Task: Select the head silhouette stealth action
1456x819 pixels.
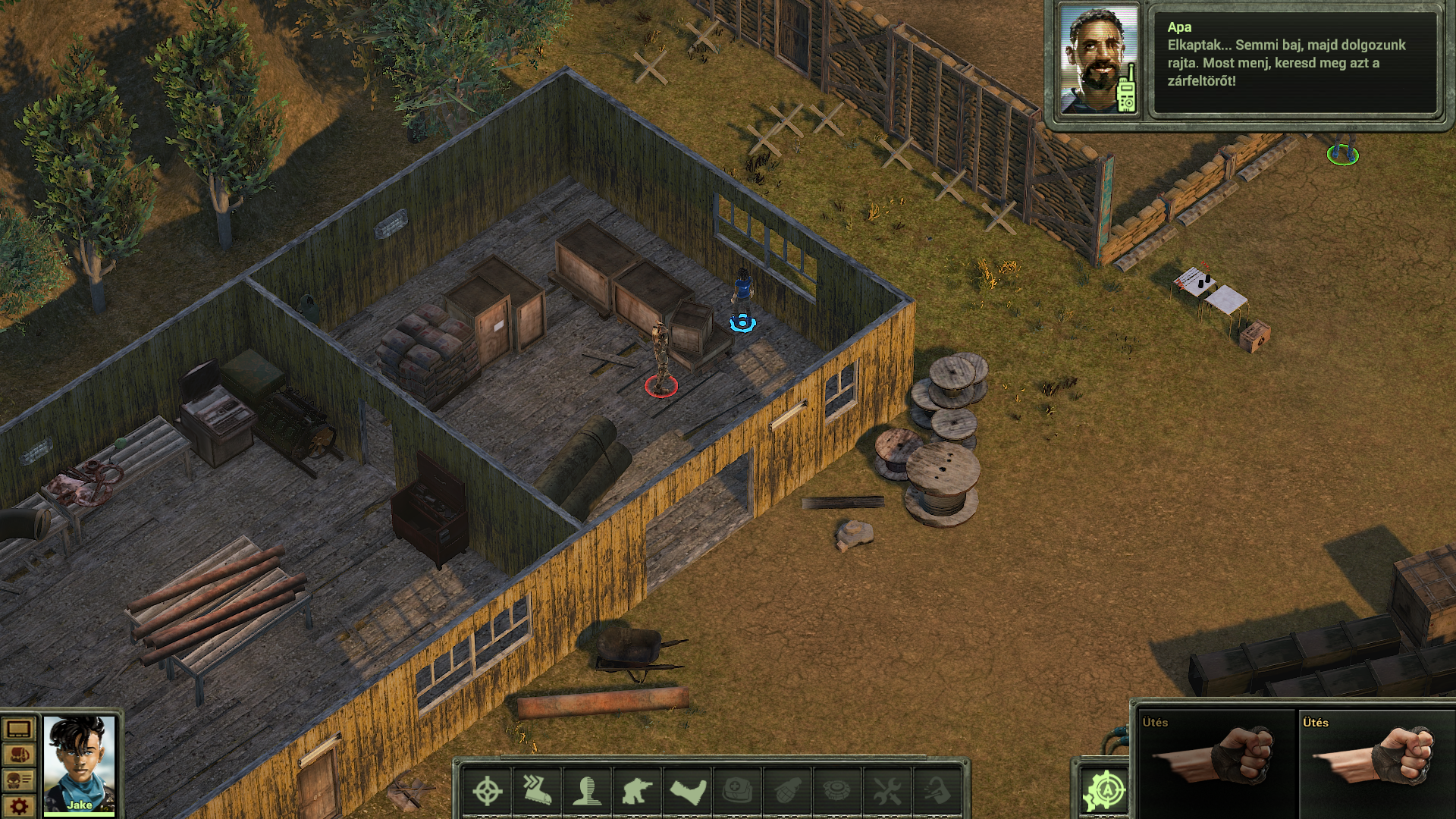Action: click(587, 792)
